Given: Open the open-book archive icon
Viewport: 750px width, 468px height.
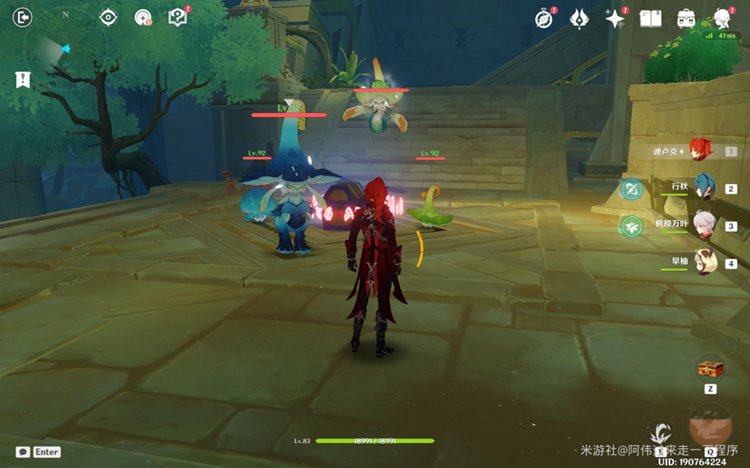Looking at the screenshot, I should (651, 18).
